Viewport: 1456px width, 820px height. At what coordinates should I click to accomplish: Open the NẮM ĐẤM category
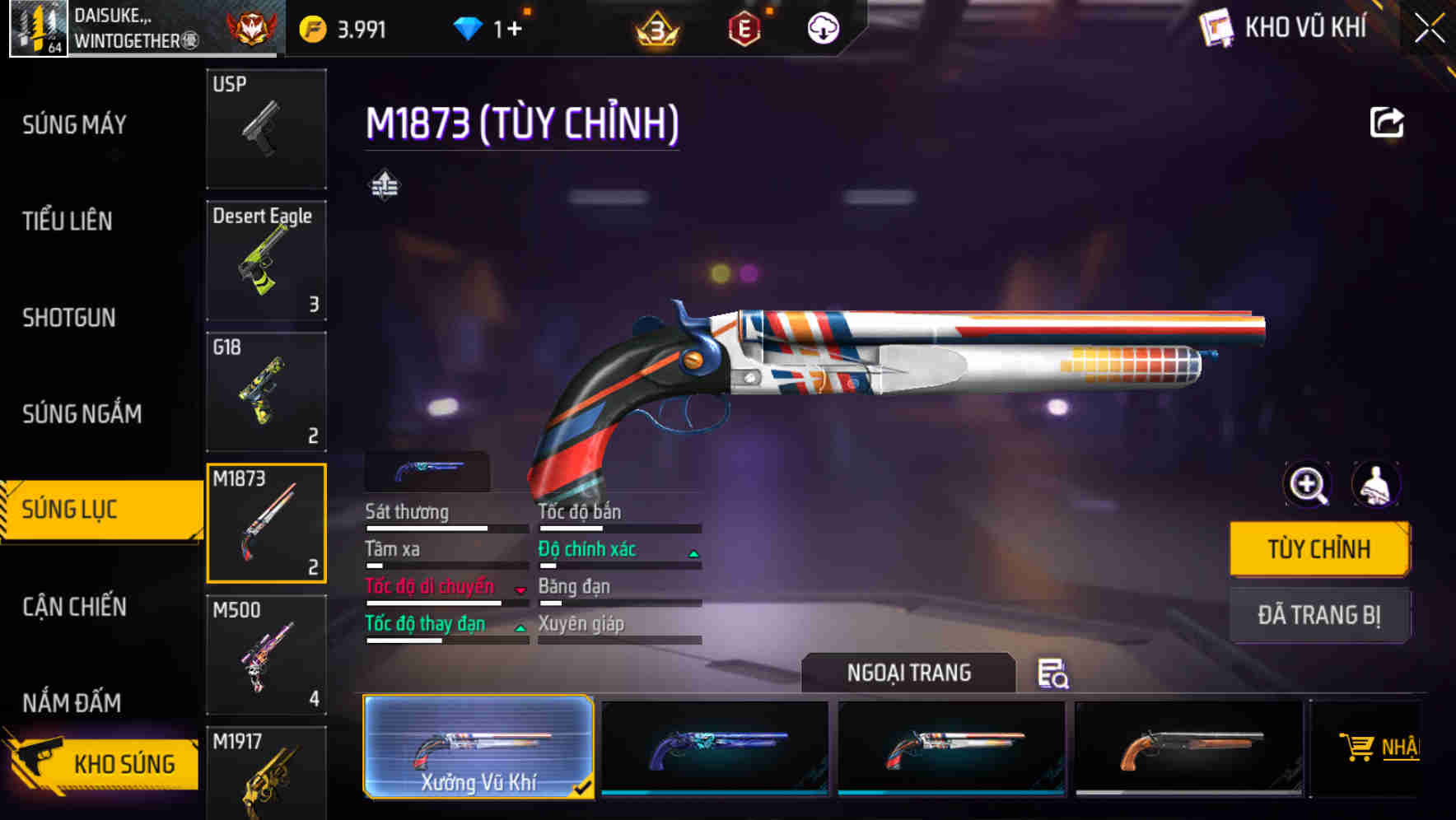(x=72, y=702)
